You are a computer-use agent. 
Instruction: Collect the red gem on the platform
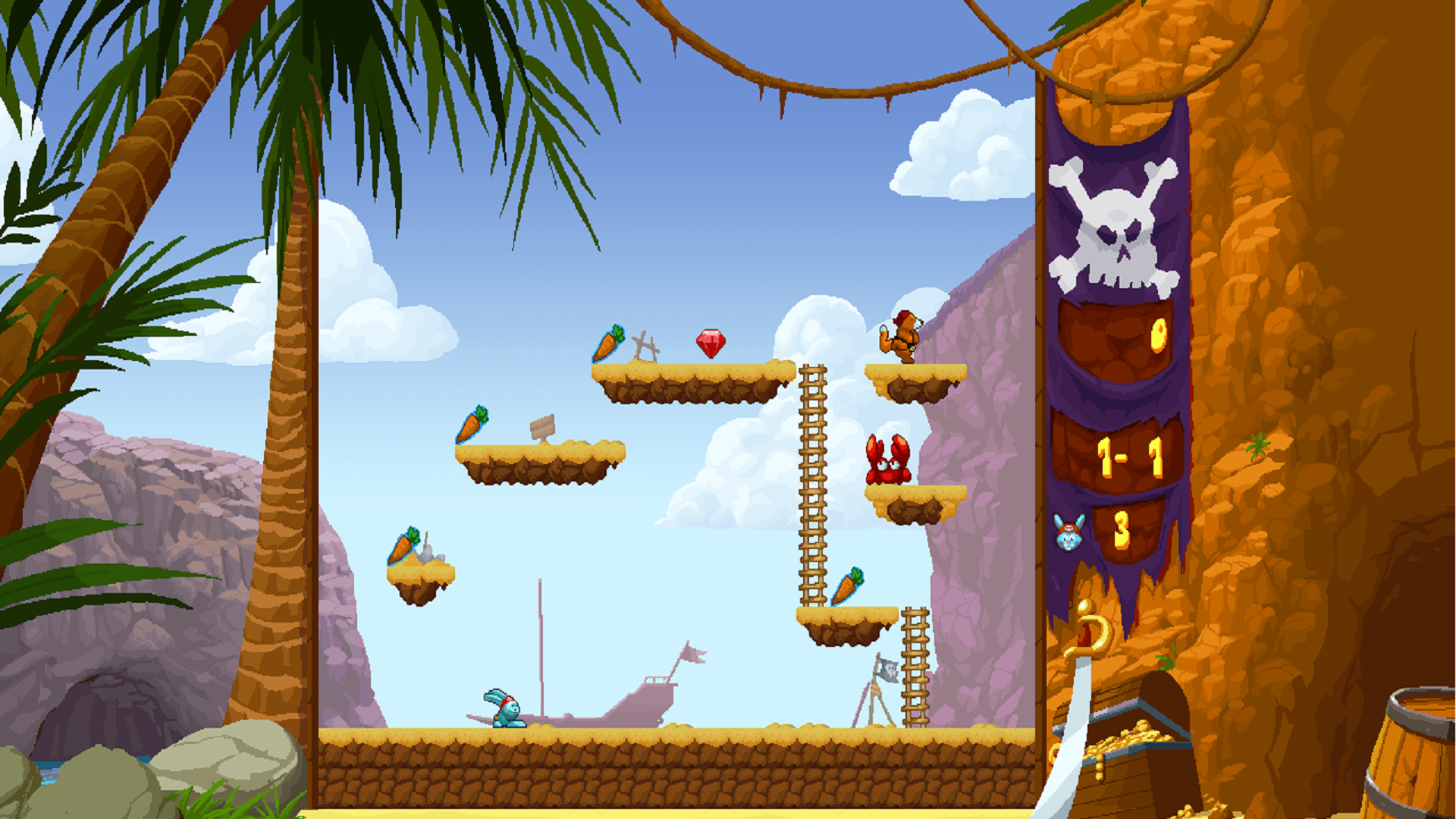(x=711, y=343)
